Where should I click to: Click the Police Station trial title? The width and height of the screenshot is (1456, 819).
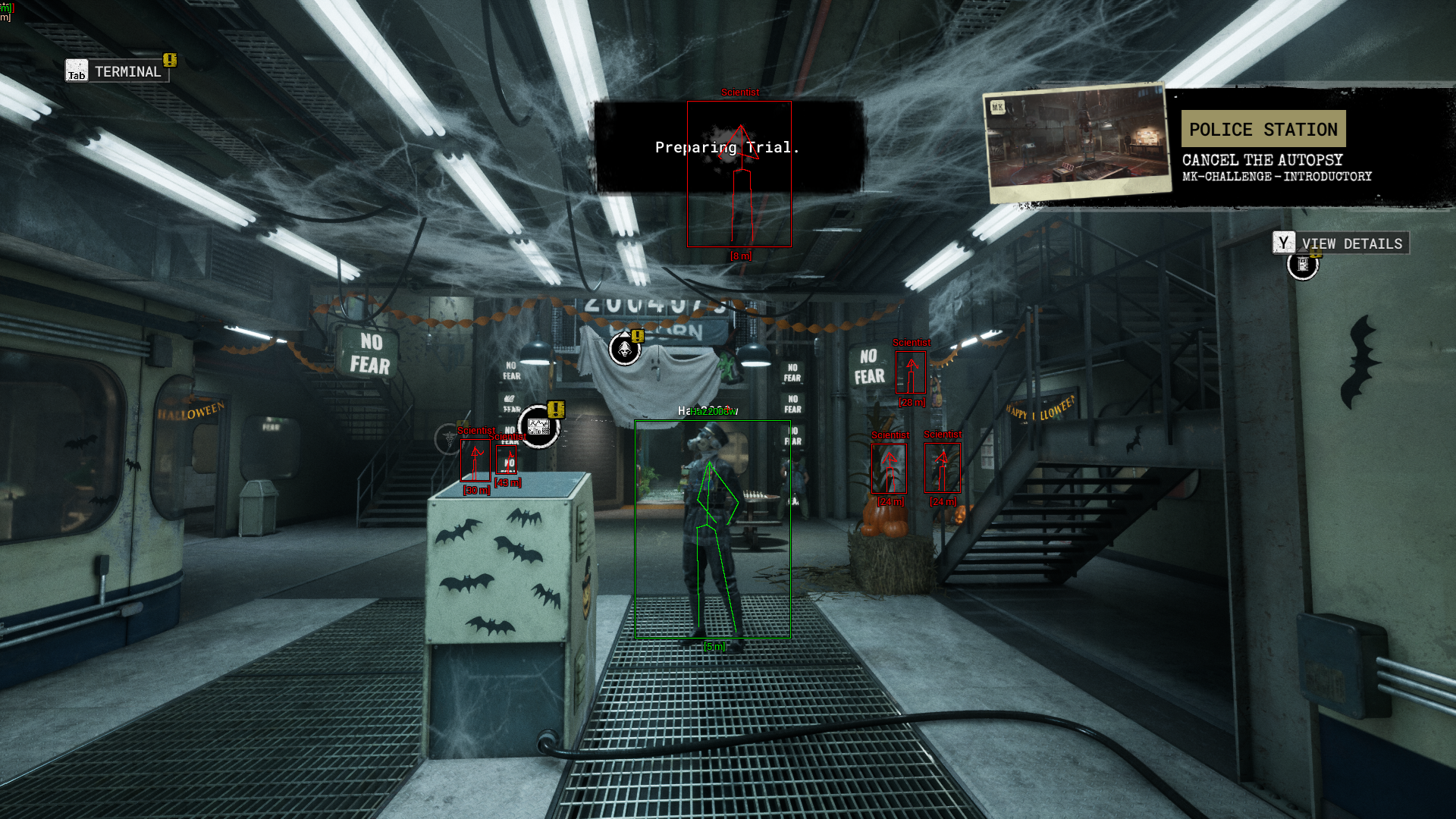click(x=1263, y=130)
